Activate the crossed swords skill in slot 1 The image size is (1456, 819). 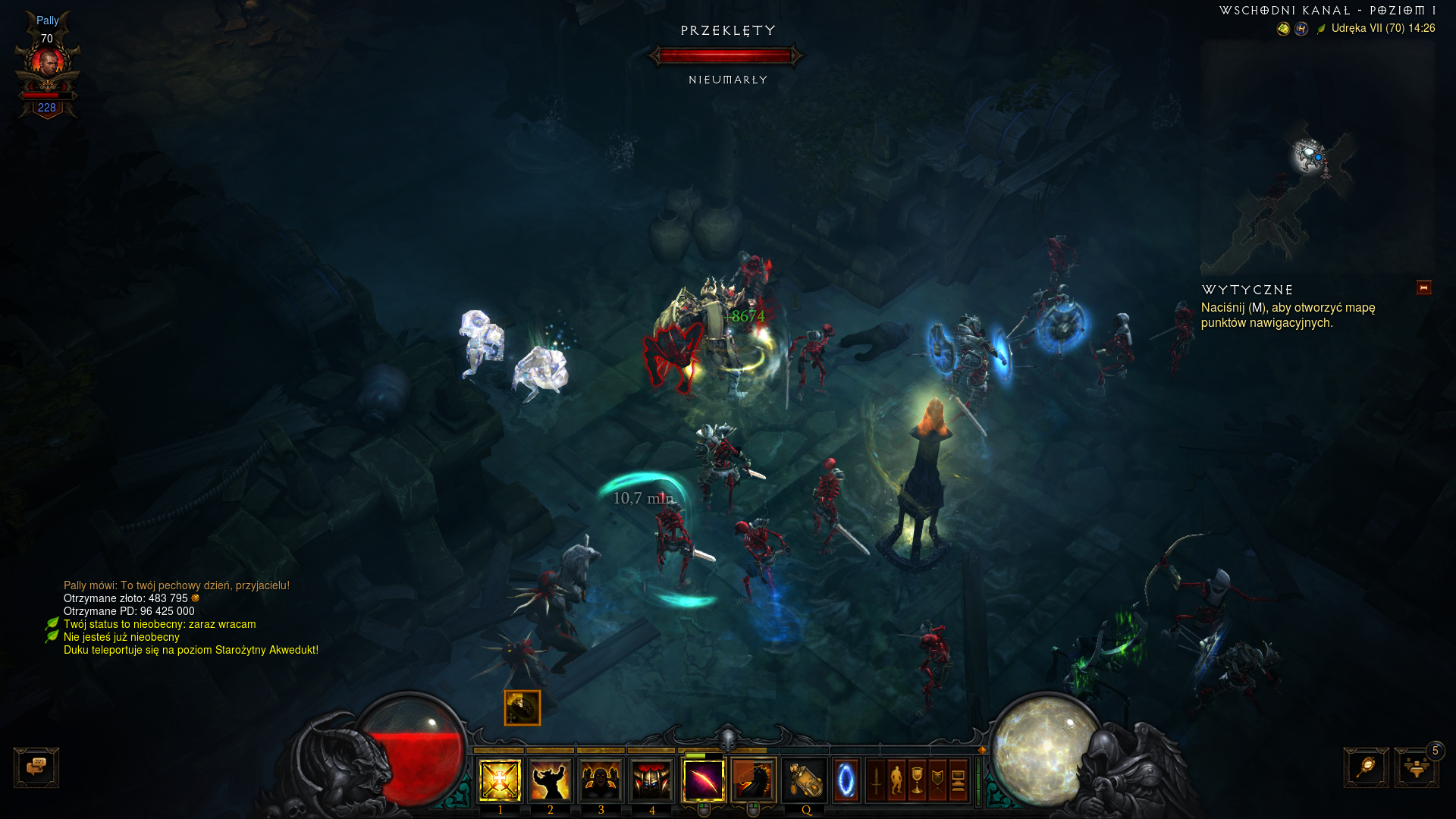tap(500, 780)
